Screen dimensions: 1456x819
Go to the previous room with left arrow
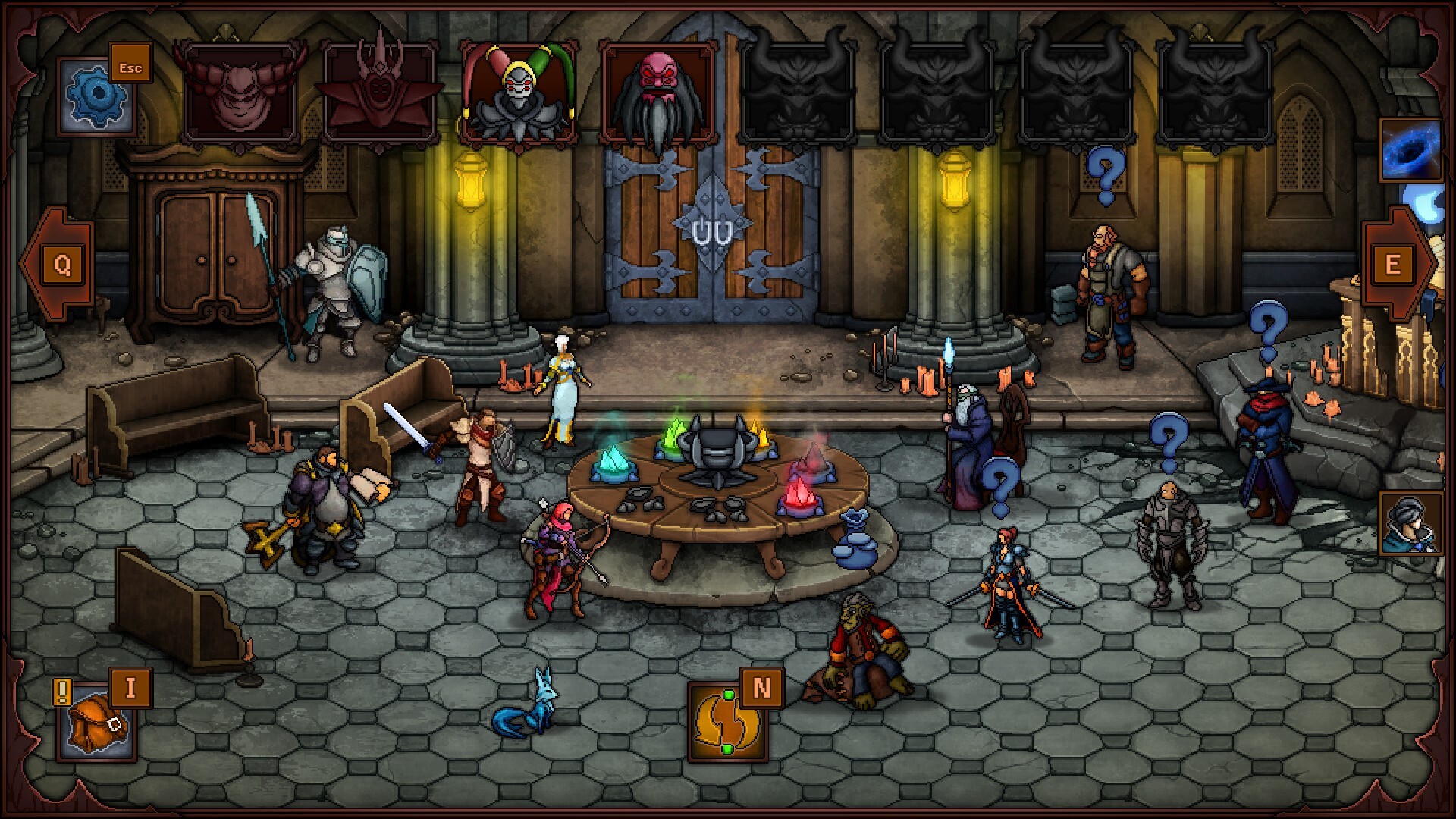tap(58, 264)
